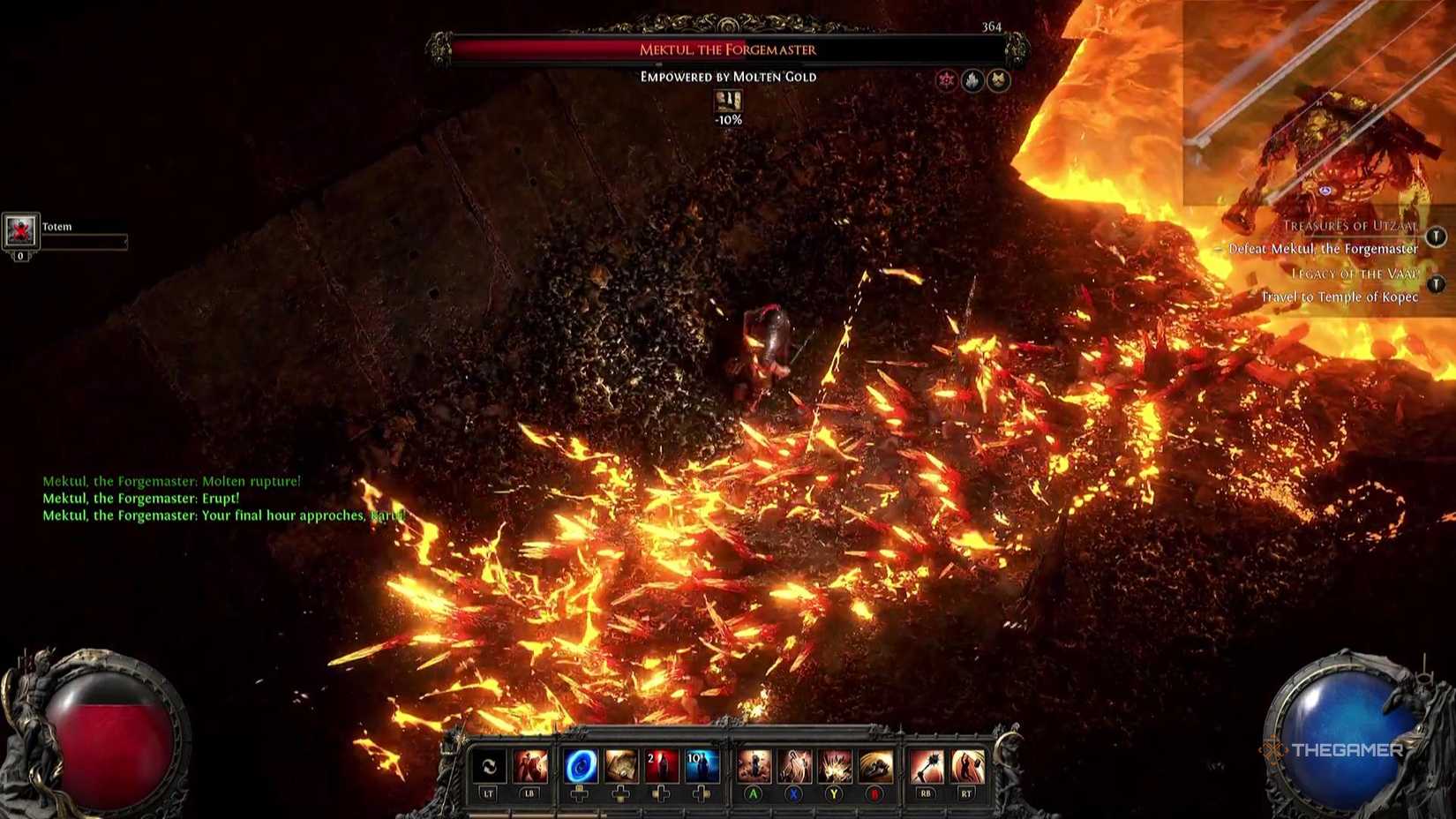1456x819 pixels.
Task: Use the blue flask showing 10 charges
Action: (x=700, y=765)
